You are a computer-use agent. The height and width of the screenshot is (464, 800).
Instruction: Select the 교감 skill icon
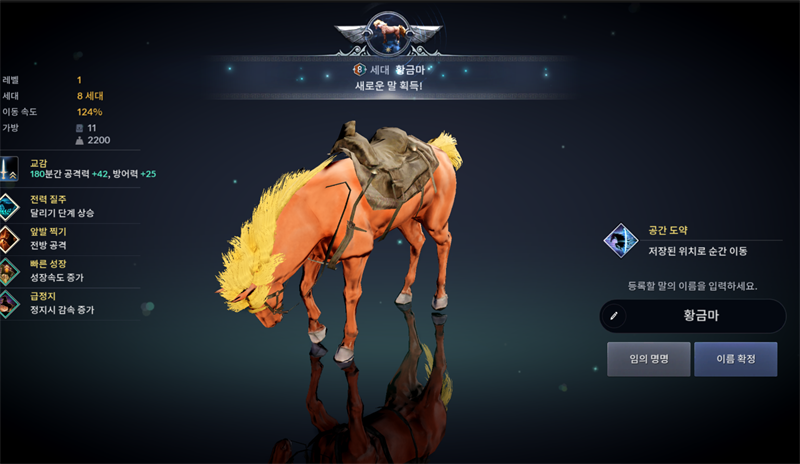pyautogui.click(x=10, y=168)
